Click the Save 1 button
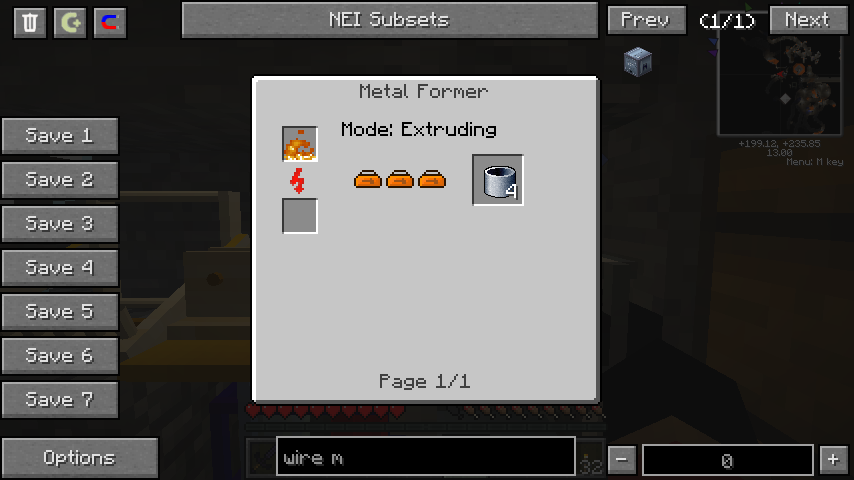This screenshot has width=854, height=480. coord(60,136)
